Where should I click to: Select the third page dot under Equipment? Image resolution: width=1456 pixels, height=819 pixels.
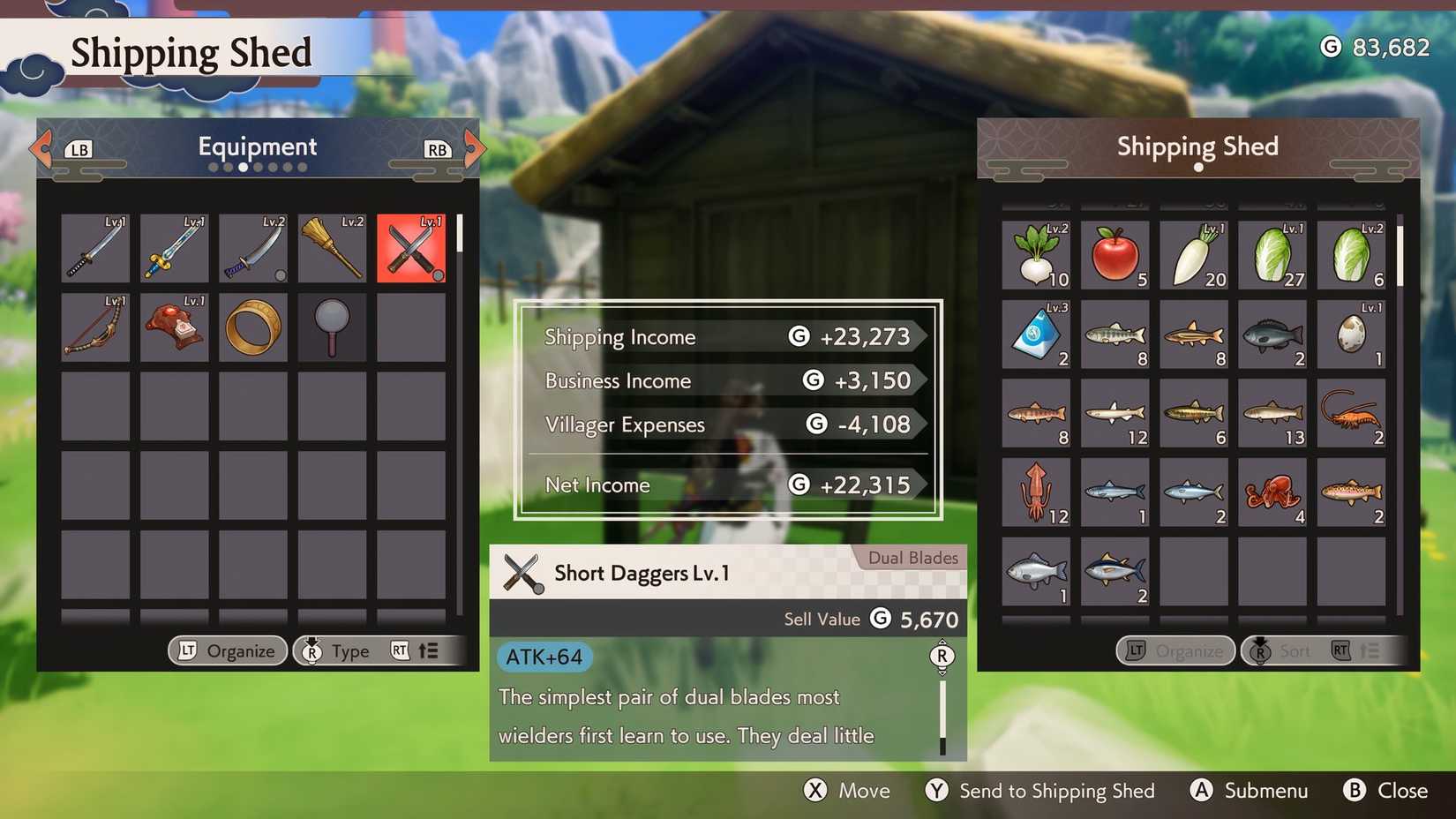pyautogui.click(x=244, y=166)
